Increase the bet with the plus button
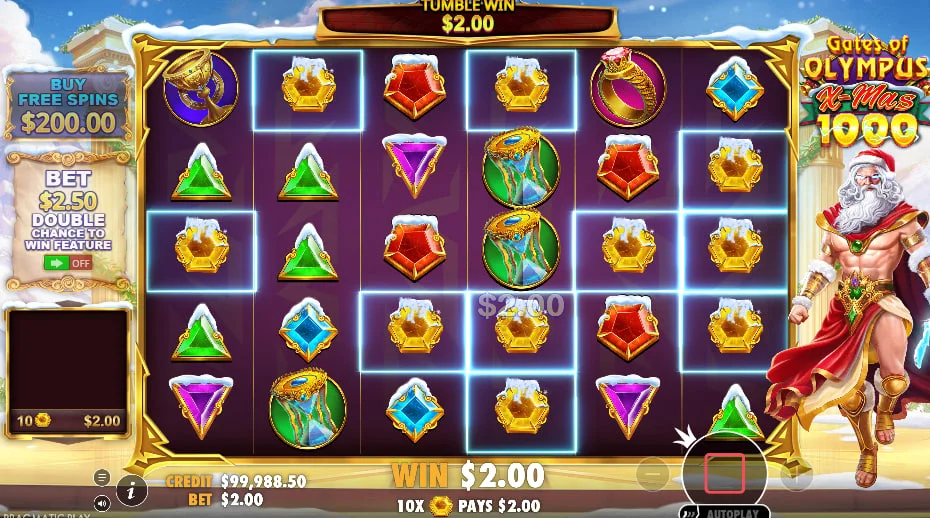The image size is (930, 518). 796,473
